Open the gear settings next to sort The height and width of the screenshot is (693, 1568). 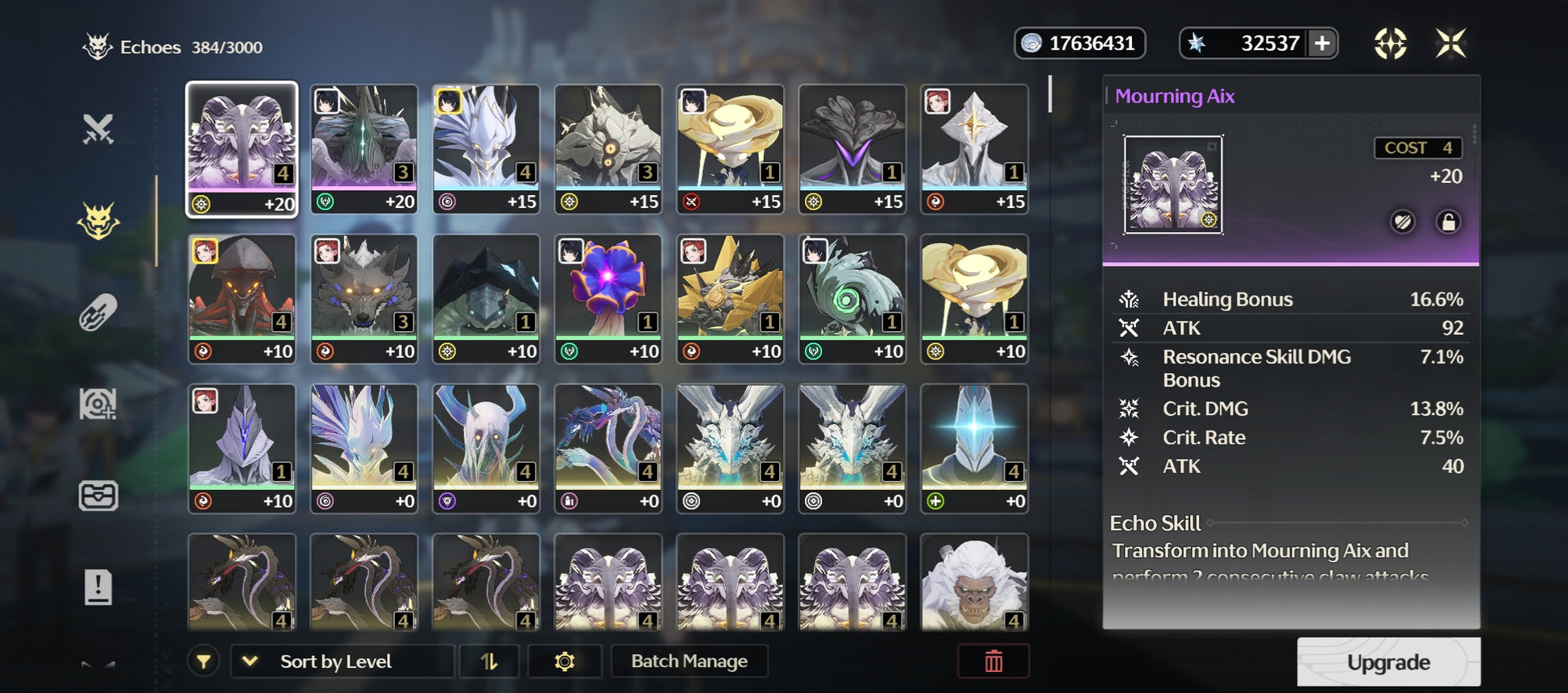click(x=564, y=662)
